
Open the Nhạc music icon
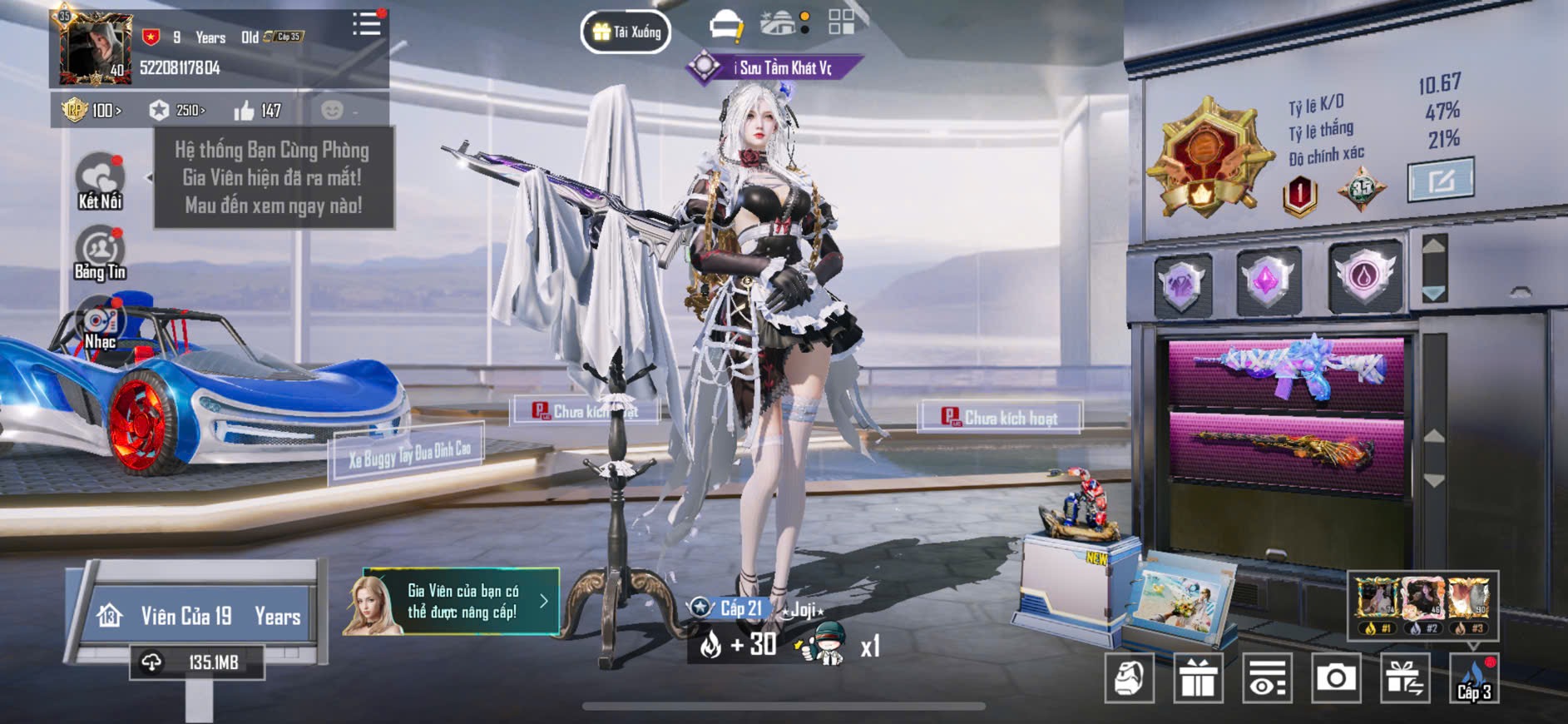100,326
